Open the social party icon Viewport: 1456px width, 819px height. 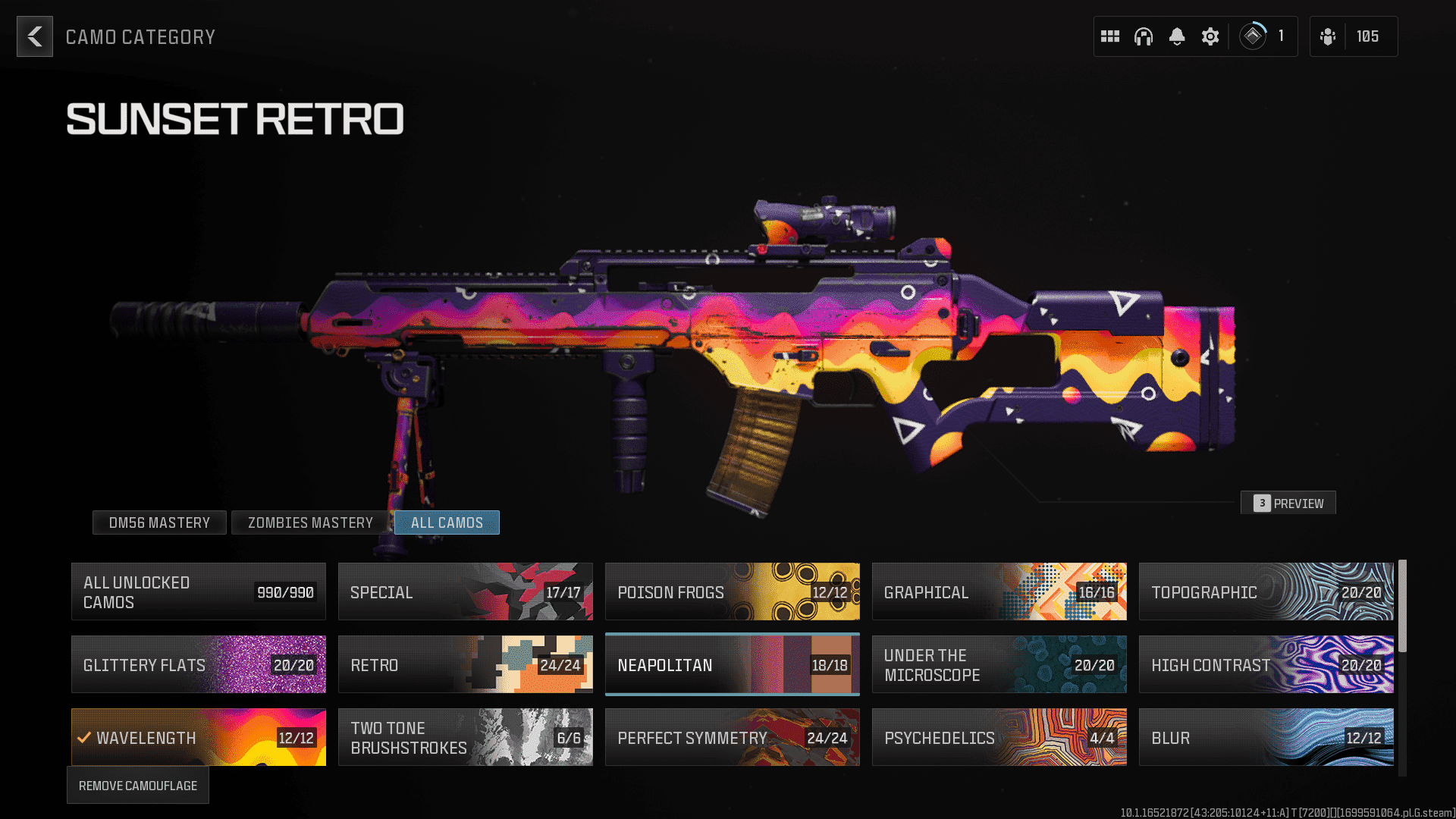coord(1328,36)
